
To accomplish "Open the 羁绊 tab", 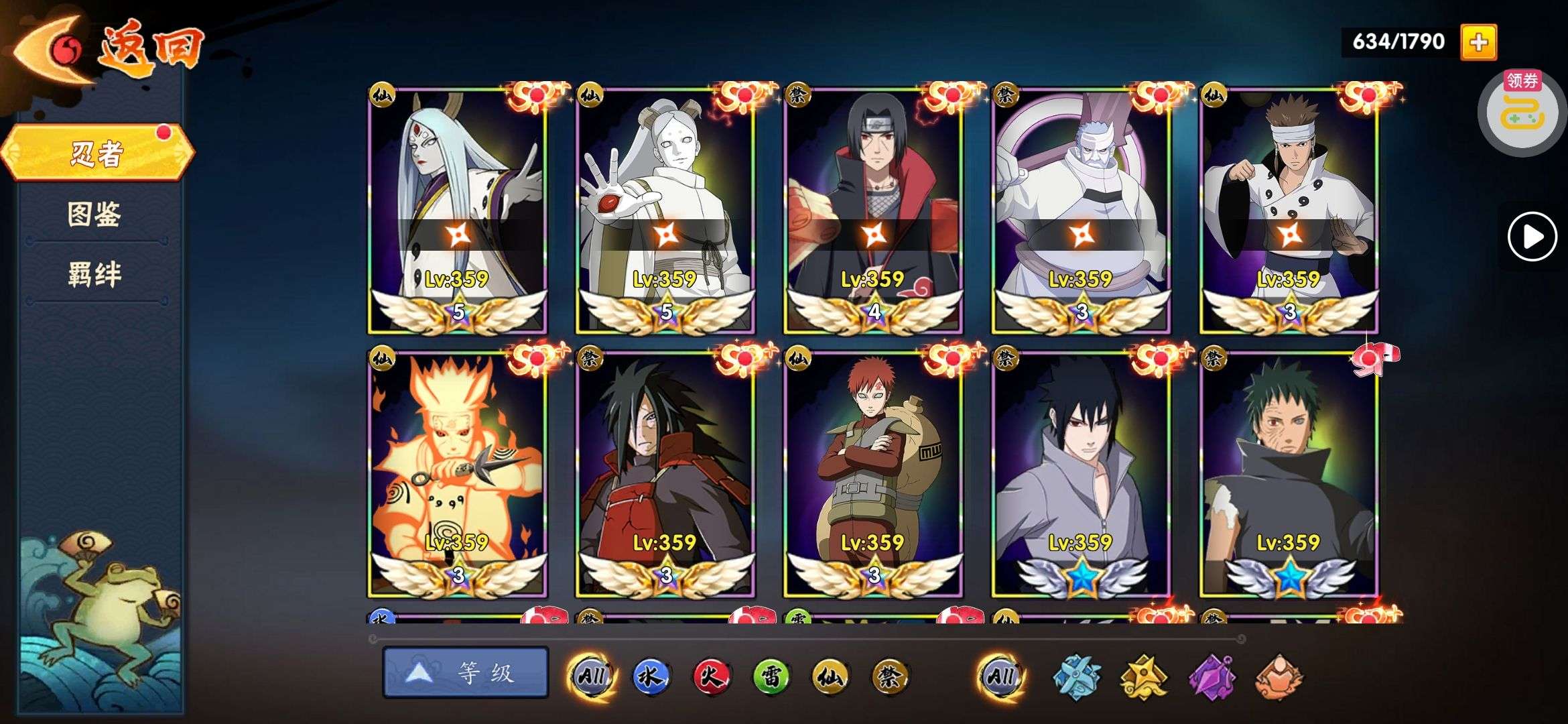I will click(94, 275).
